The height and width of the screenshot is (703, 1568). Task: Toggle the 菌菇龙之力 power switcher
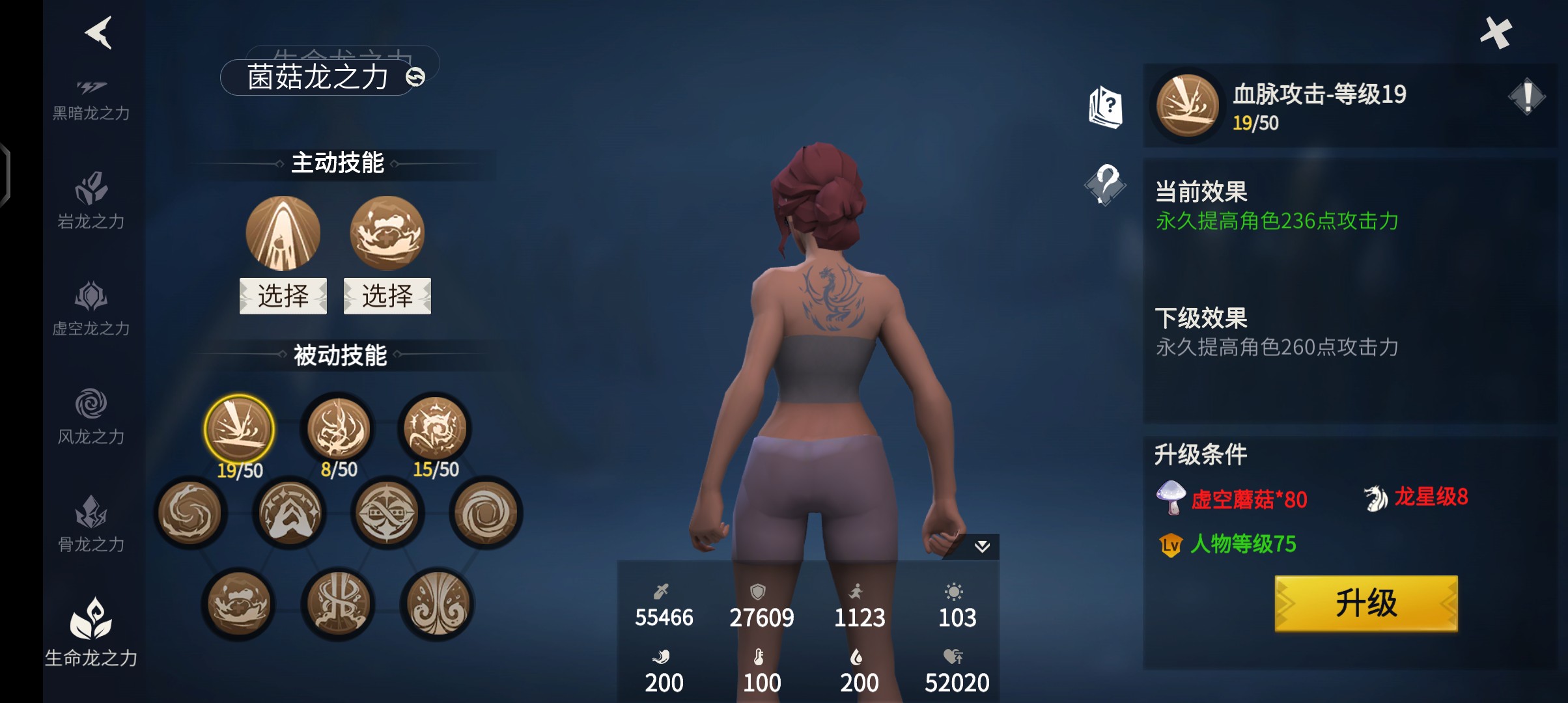click(x=415, y=77)
